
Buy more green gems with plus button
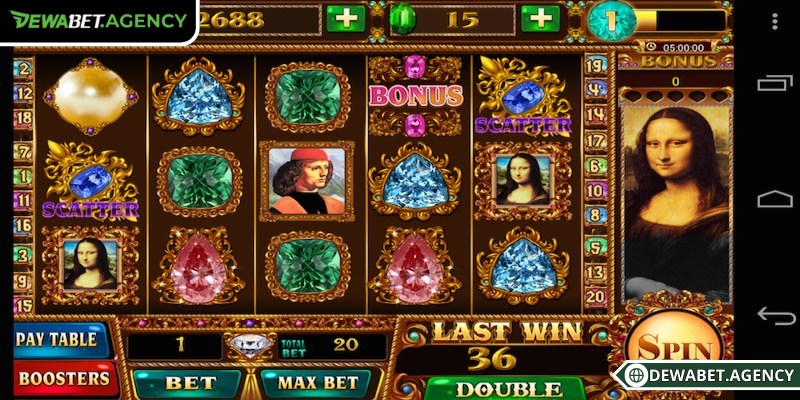click(540, 19)
